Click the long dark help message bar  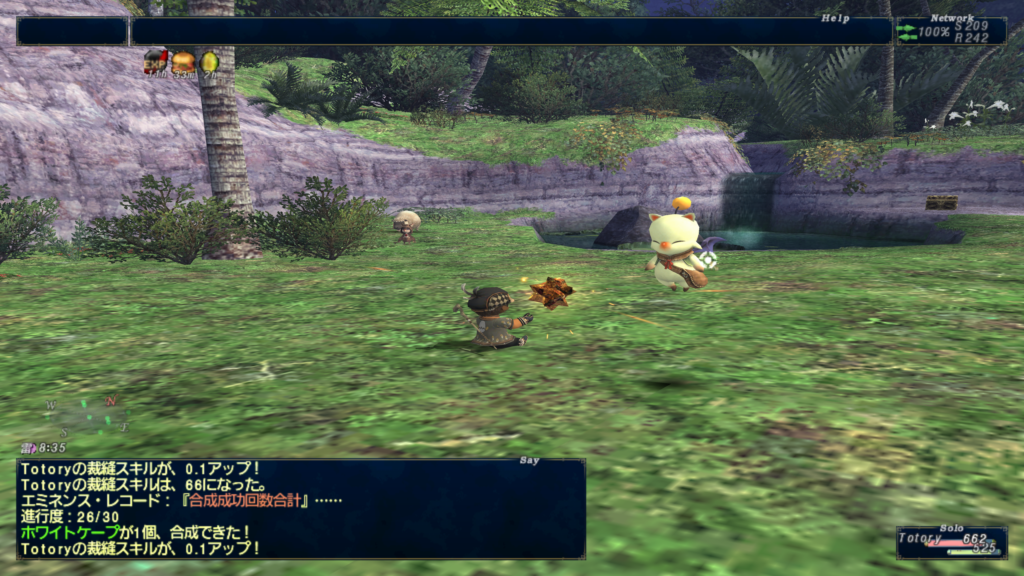pyautogui.click(x=510, y=31)
